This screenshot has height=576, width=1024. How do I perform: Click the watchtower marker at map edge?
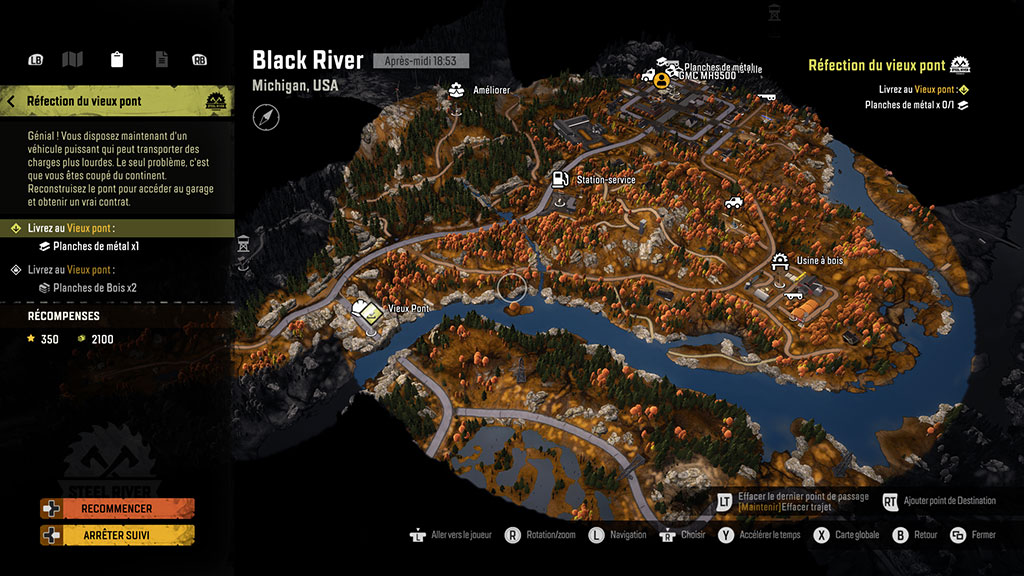coord(243,243)
